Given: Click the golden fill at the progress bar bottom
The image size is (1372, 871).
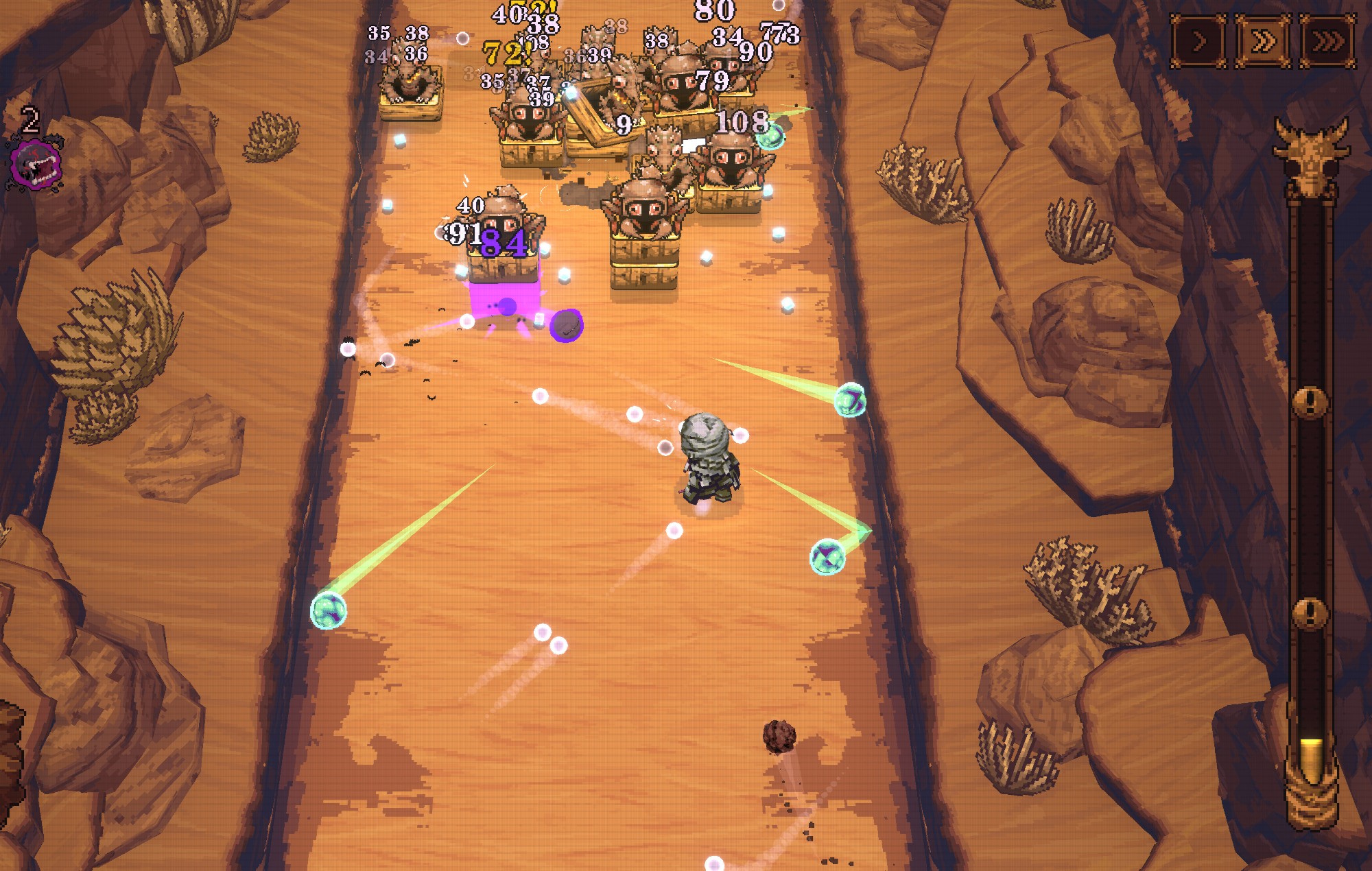Looking at the screenshot, I should pos(1310,758).
